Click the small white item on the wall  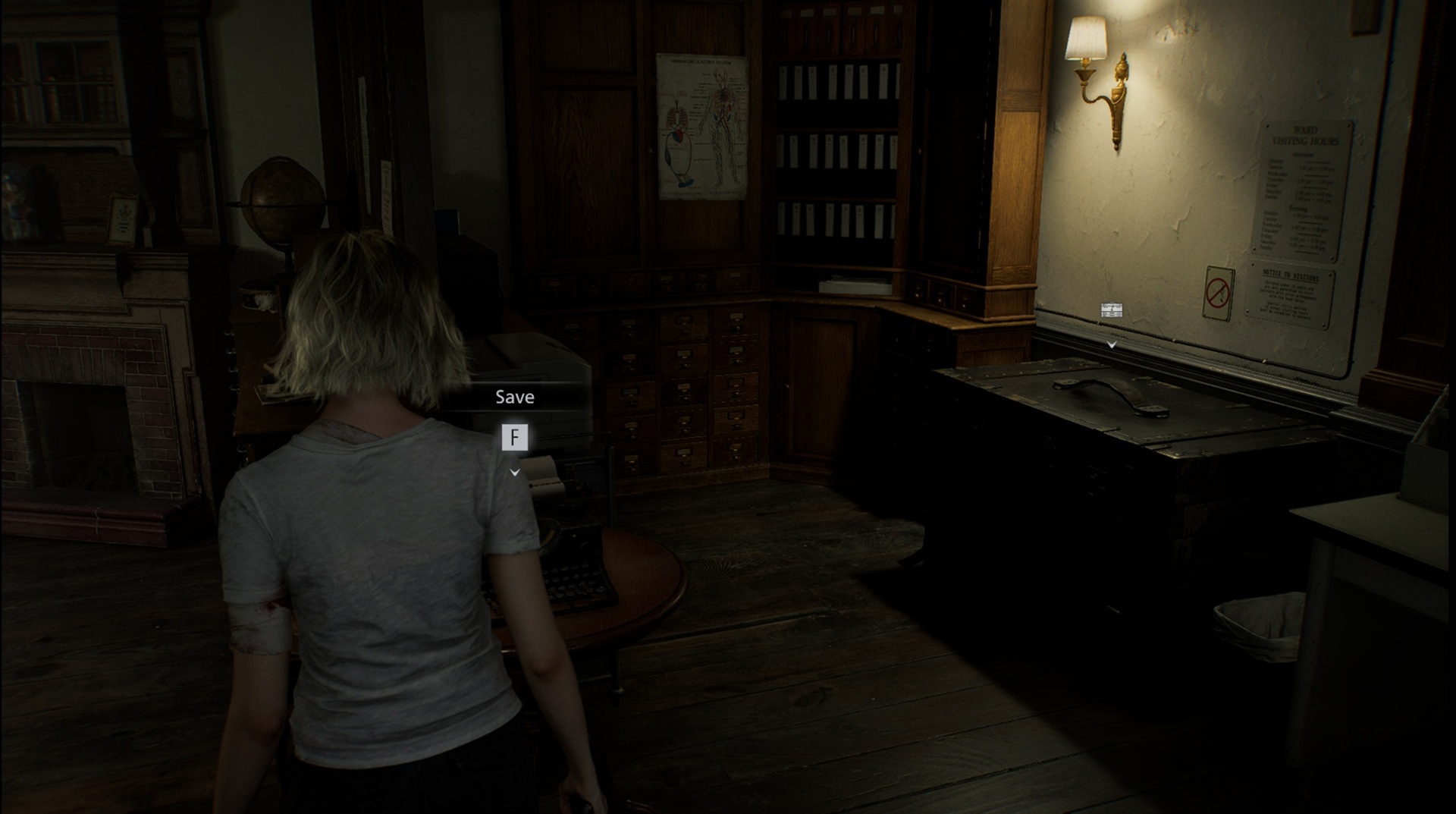[x=1111, y=308]
